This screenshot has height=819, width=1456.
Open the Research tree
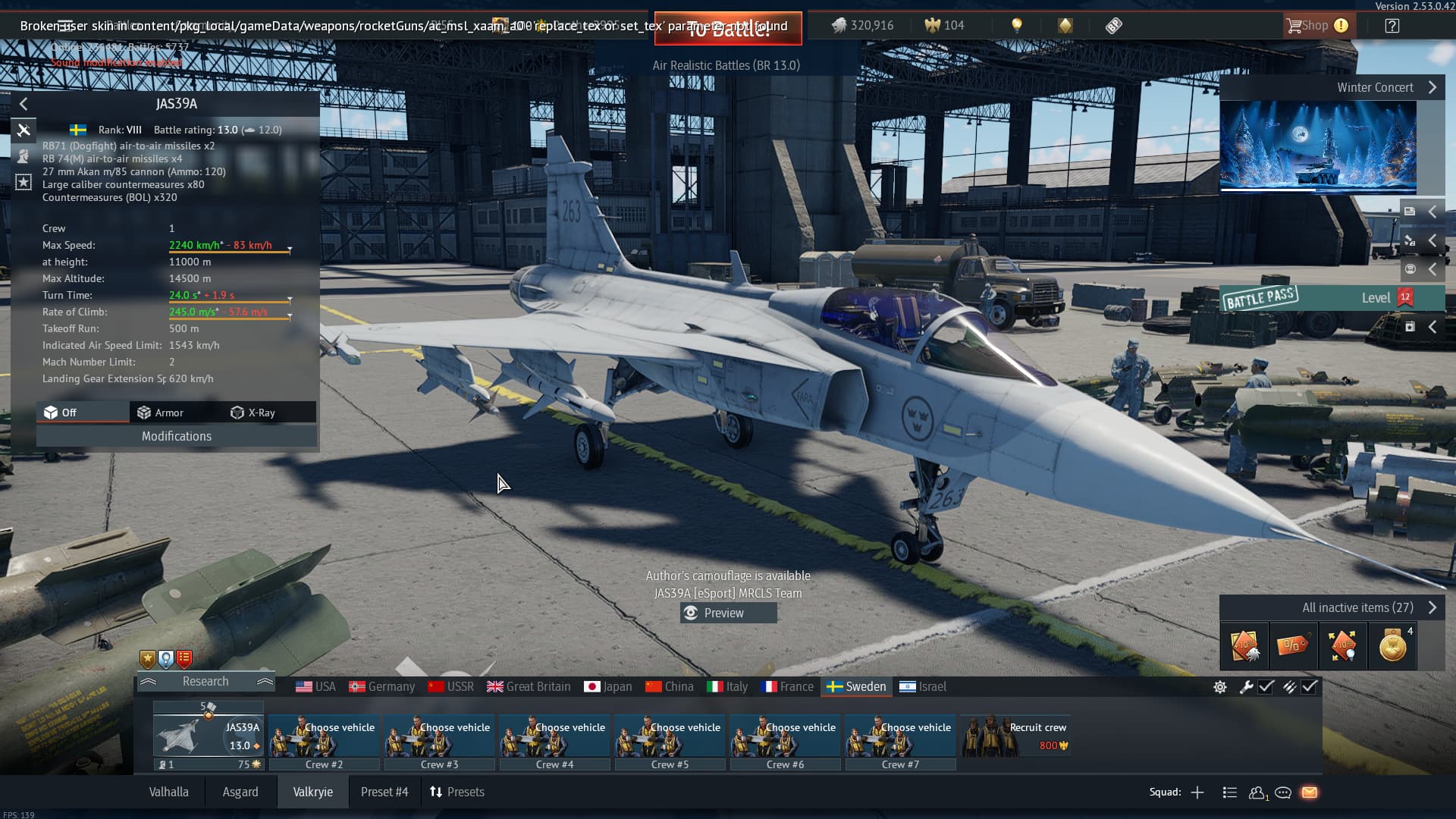click(x=205, y=681)
